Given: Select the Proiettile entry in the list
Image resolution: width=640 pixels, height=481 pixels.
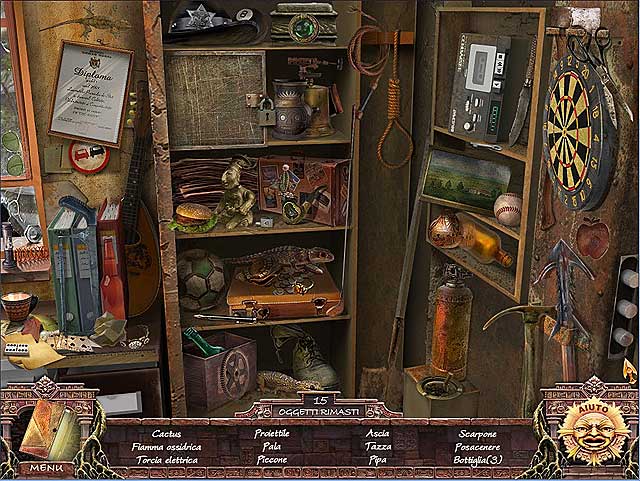Looking at the screenshot, I should 272,433.
